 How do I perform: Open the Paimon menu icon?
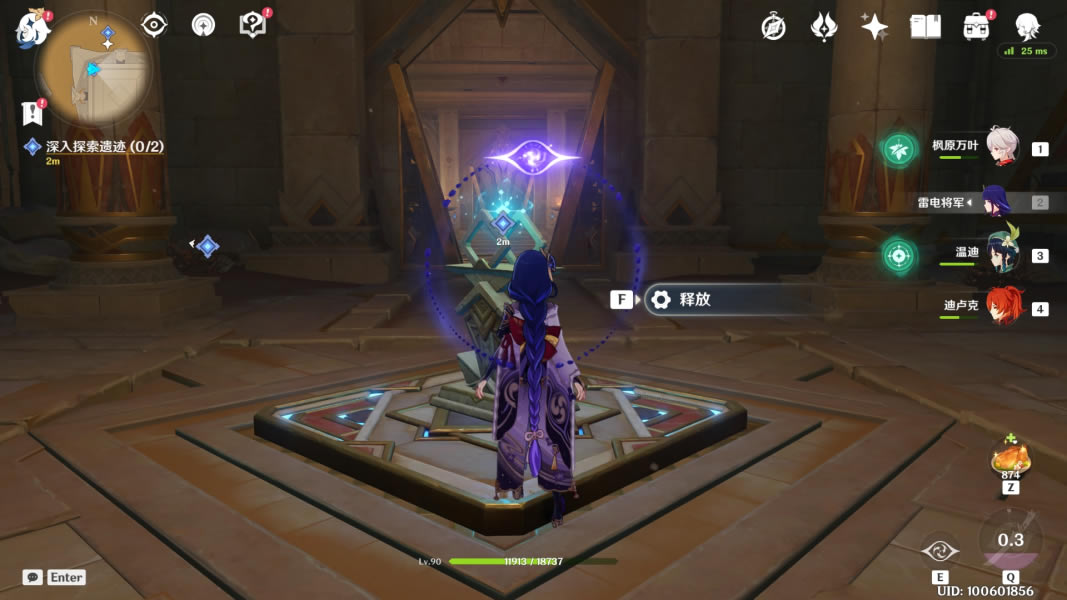[x=33, y=29]
